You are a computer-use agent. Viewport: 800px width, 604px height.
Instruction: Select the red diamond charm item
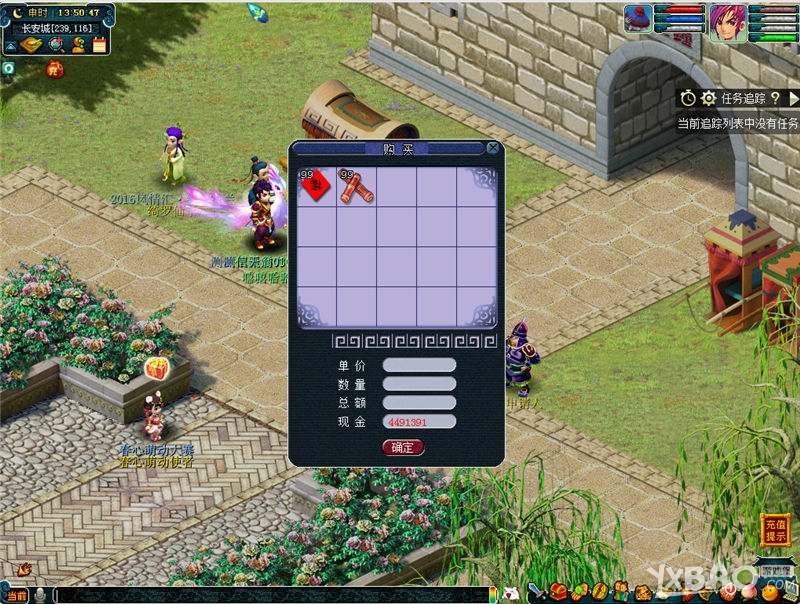coord(315,186)
